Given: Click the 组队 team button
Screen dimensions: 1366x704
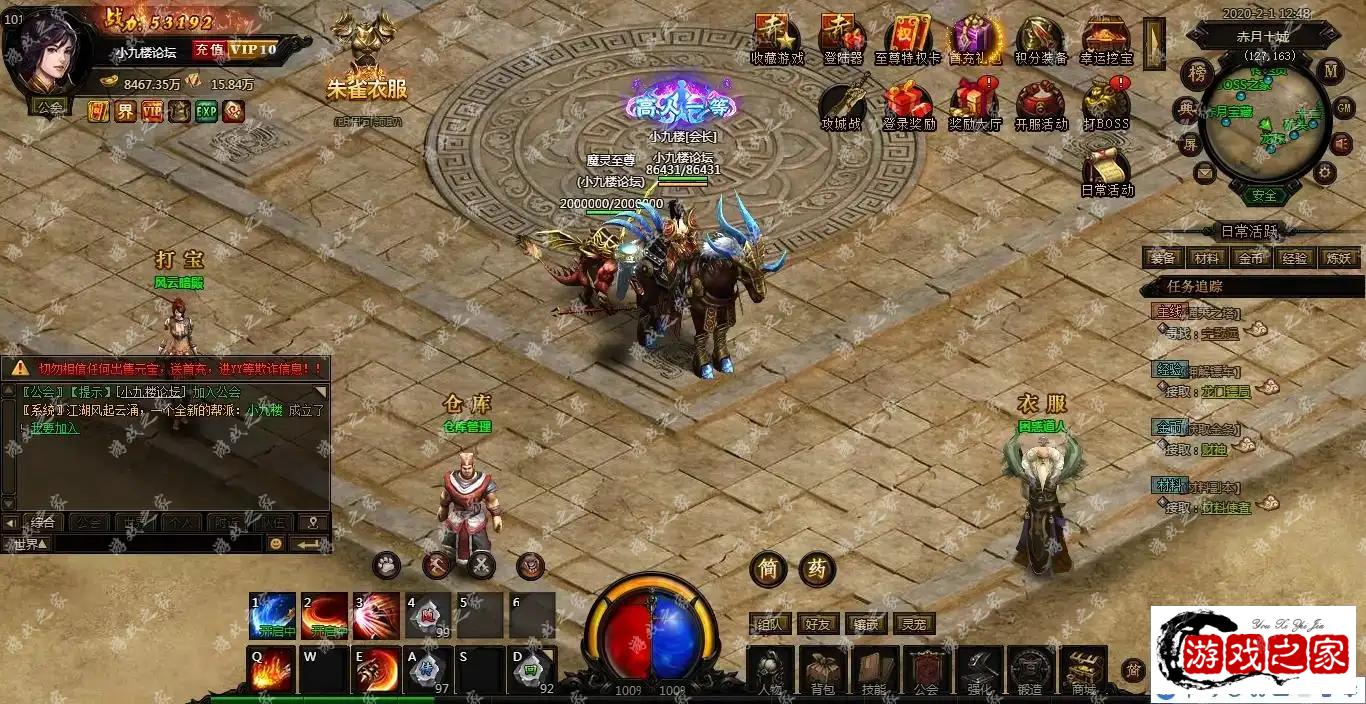Looking at the screenshot, I should click(771, 624).
